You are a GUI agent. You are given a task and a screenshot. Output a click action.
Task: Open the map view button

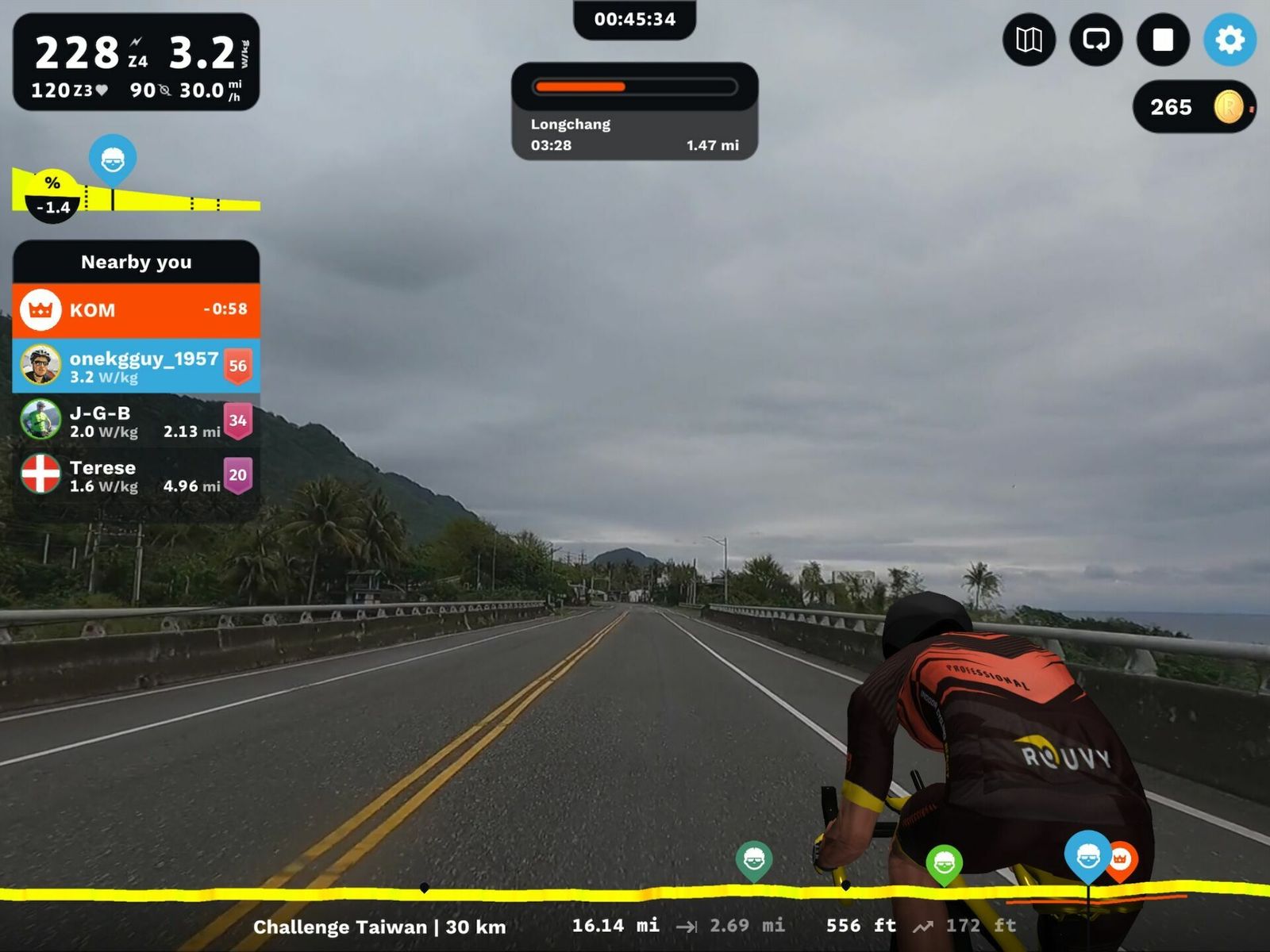[x=1029, y=40]
